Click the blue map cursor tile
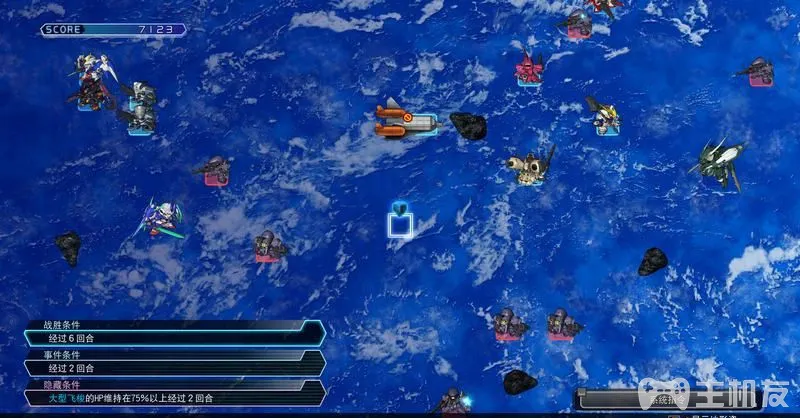 [402, 221]
